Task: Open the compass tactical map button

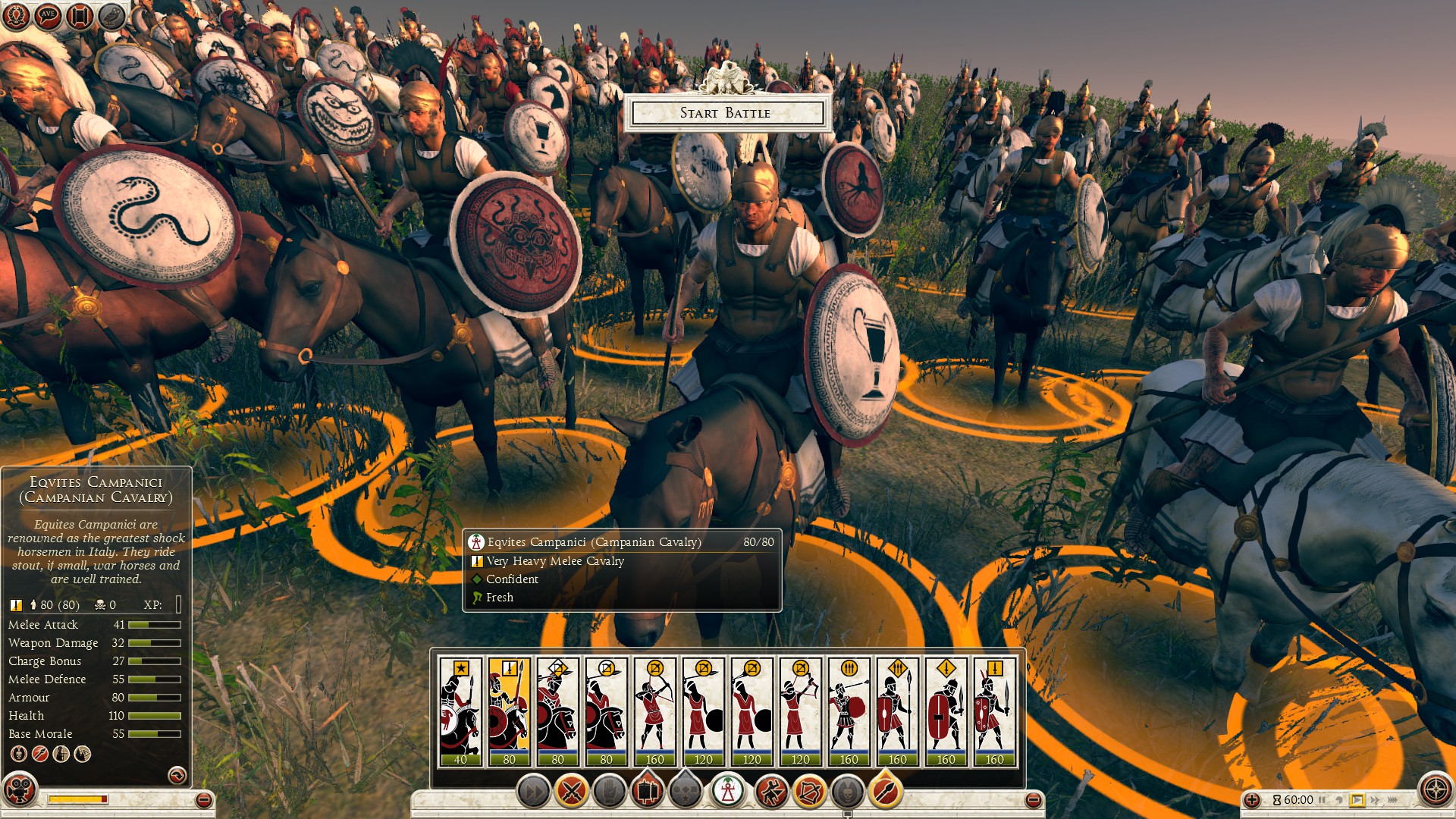Action: (x=1436, y=789)
